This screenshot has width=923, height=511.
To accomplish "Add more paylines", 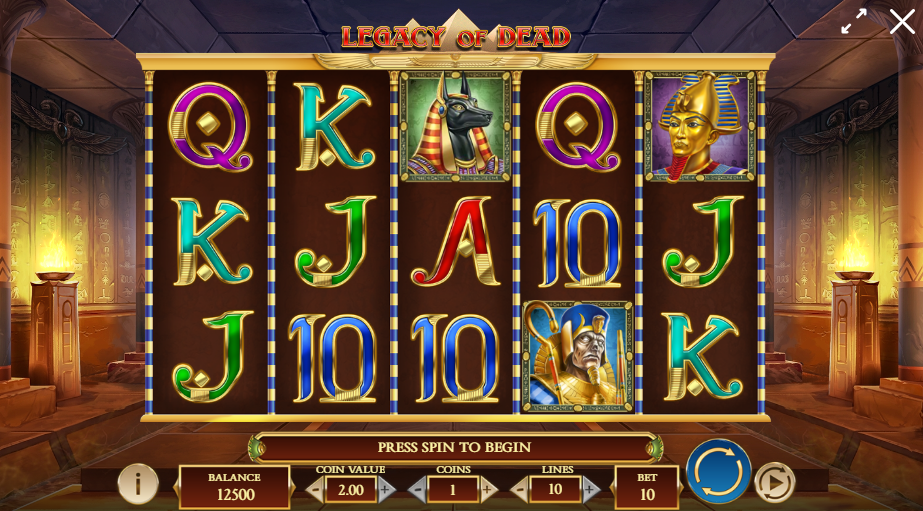I will pyautogui.click(x=590, y=490).
